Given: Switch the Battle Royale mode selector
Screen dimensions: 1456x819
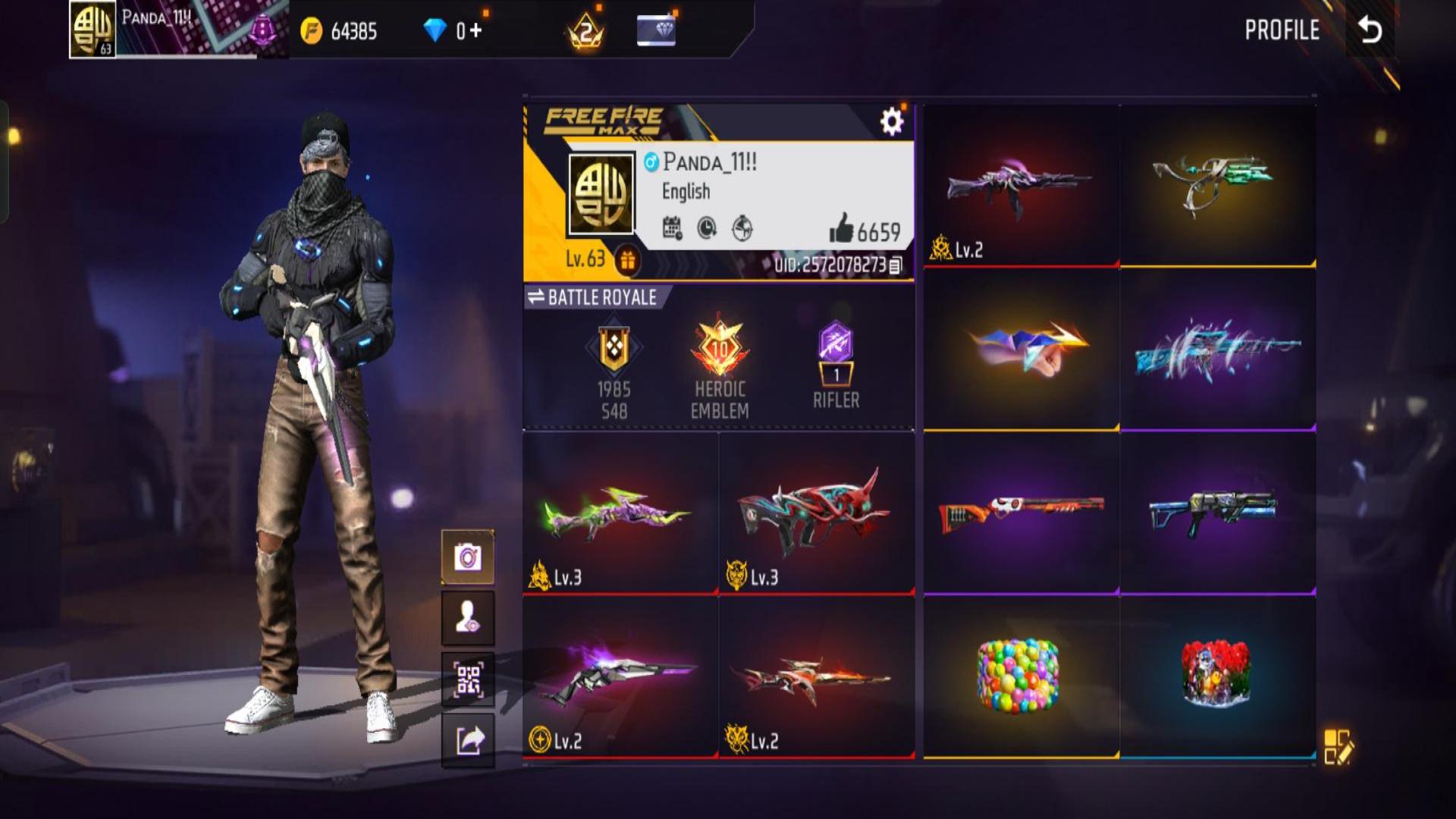Looking at the screenshot, I should click(591, 297).
